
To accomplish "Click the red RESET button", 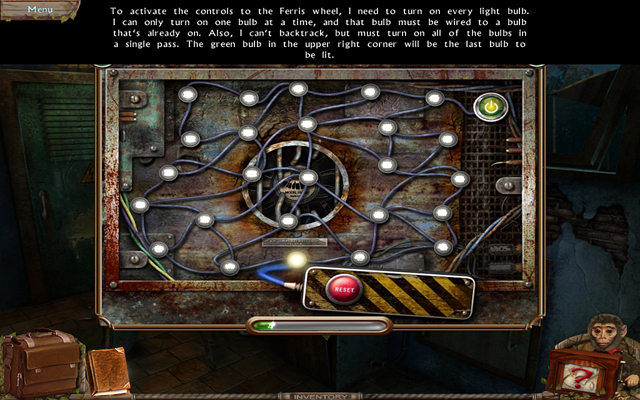I will coord(343,288).
